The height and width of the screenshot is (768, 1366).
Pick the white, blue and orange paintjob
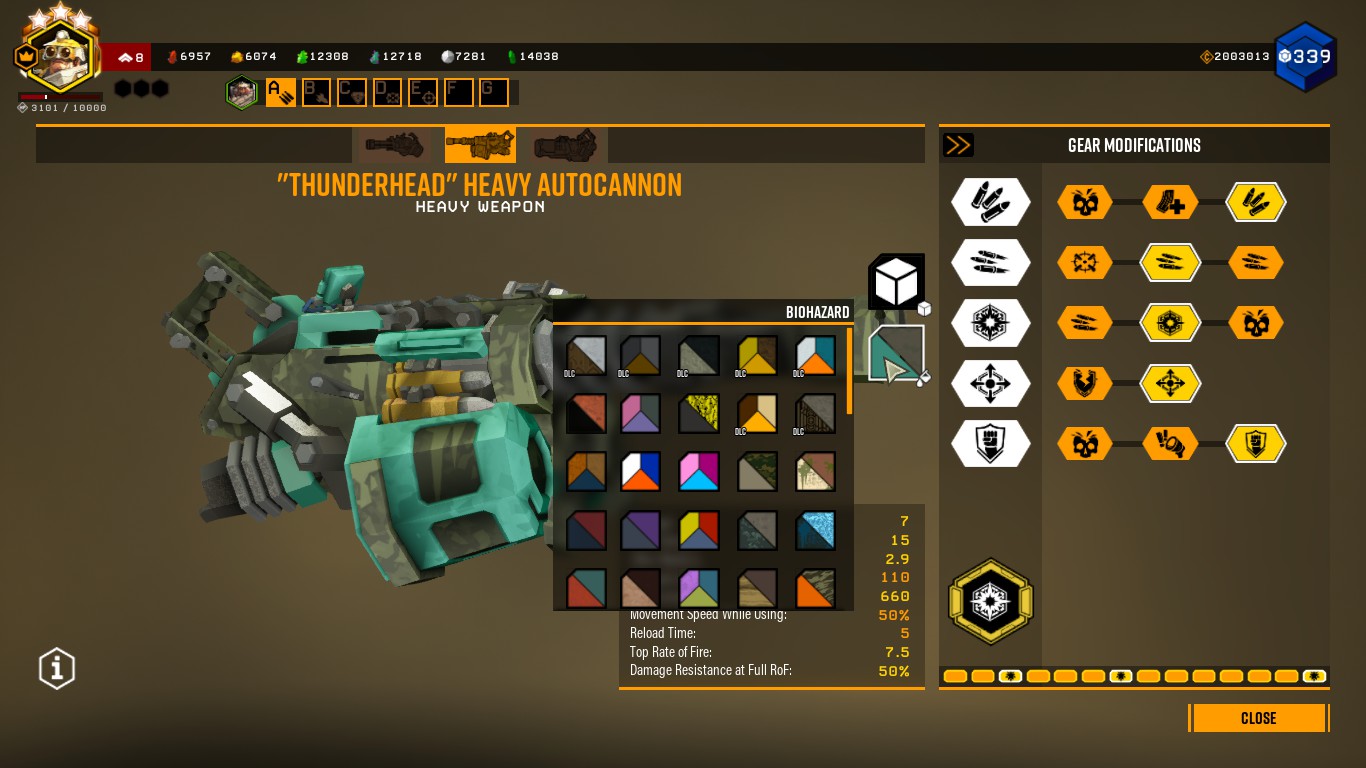(x=641, y=472)
